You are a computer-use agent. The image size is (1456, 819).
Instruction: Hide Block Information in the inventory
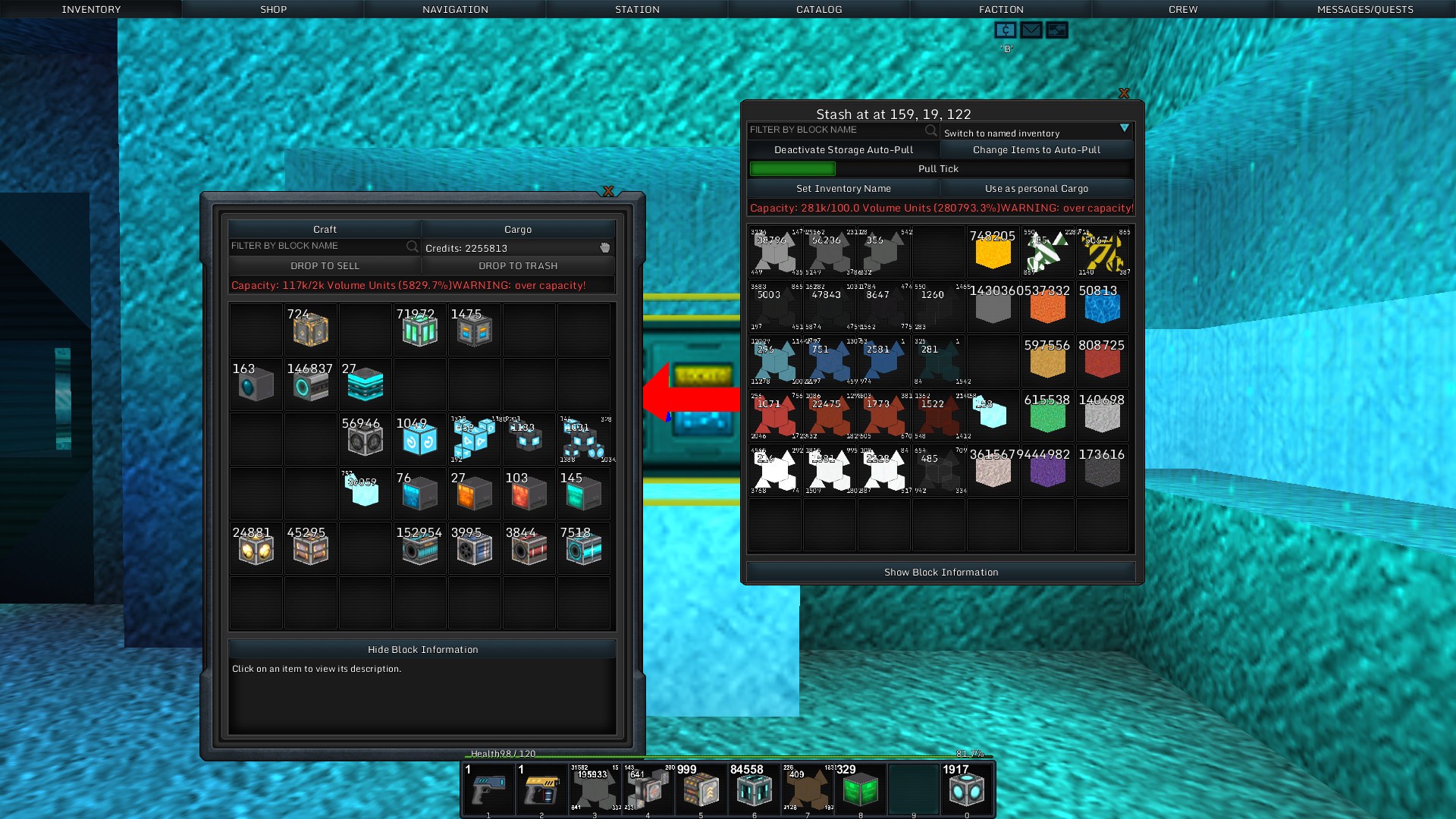click(x=422, y=650)
